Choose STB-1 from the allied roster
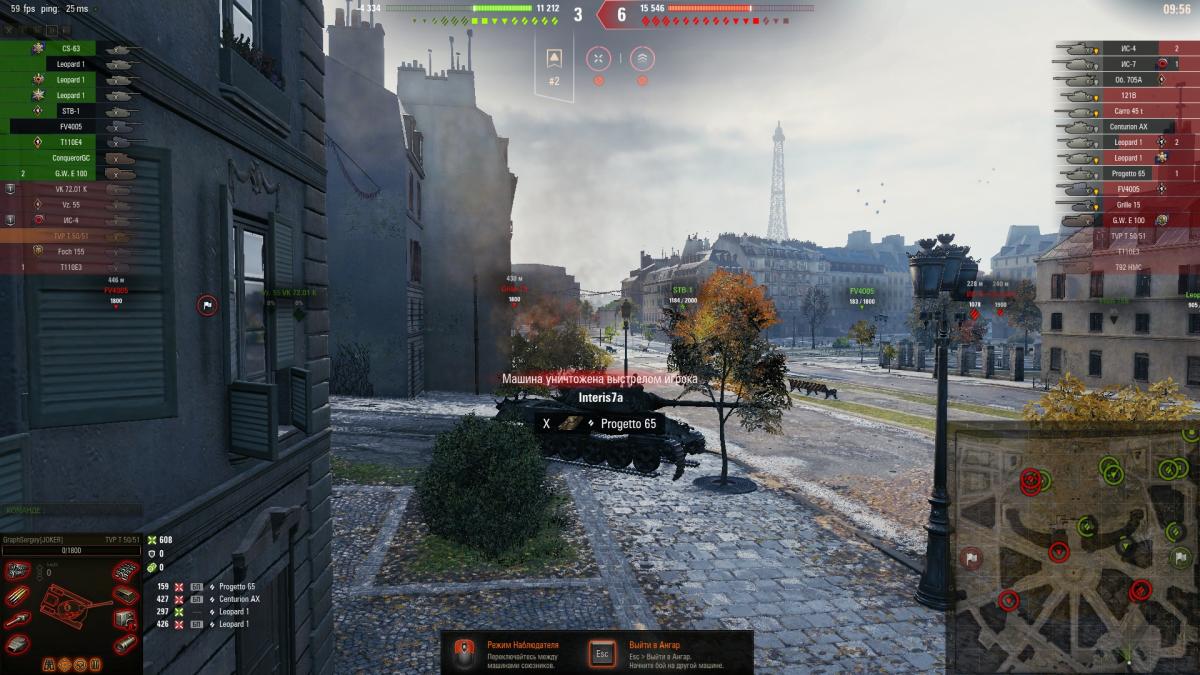 70,111
